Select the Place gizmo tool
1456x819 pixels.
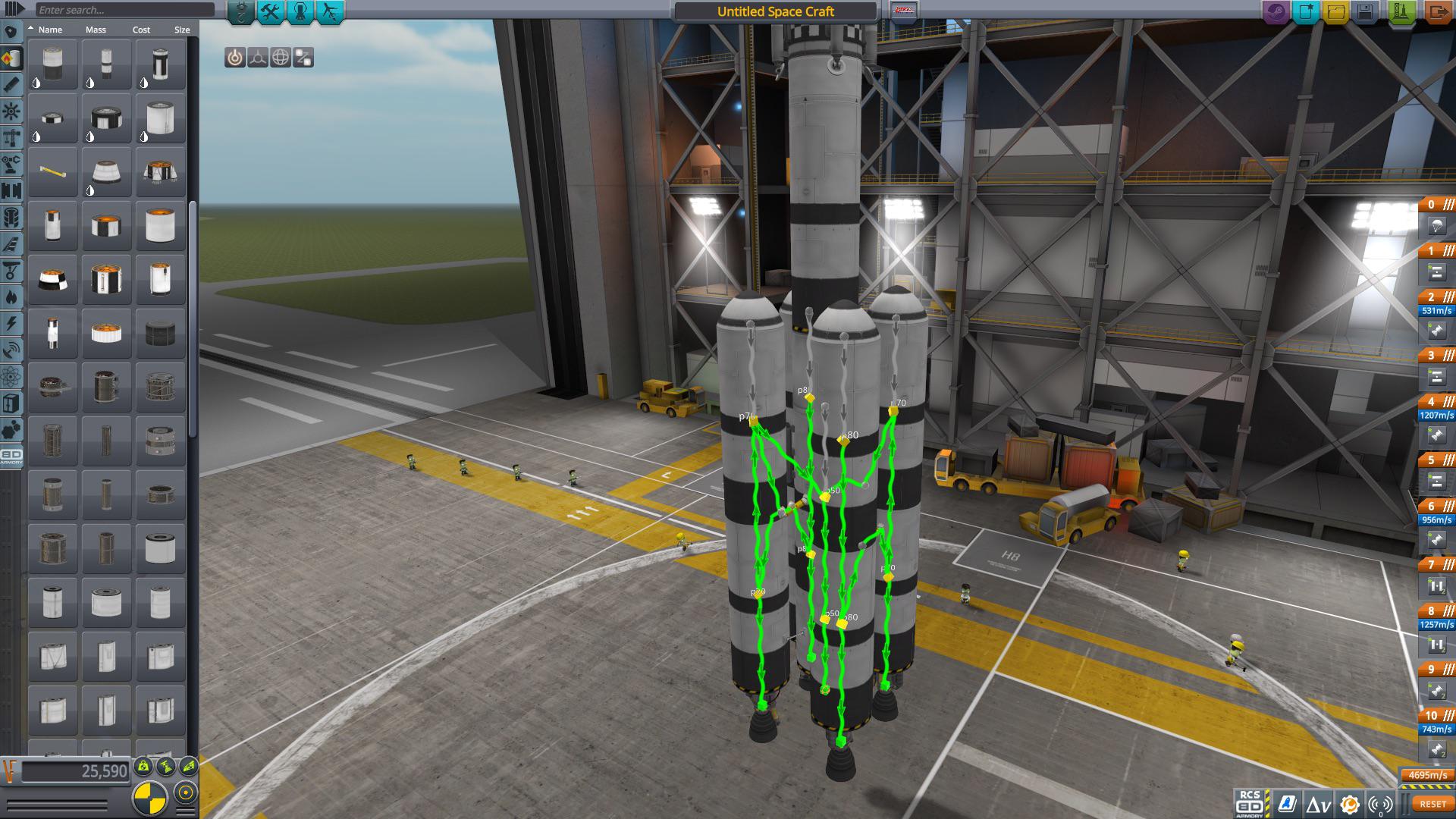tap(236, 57)
